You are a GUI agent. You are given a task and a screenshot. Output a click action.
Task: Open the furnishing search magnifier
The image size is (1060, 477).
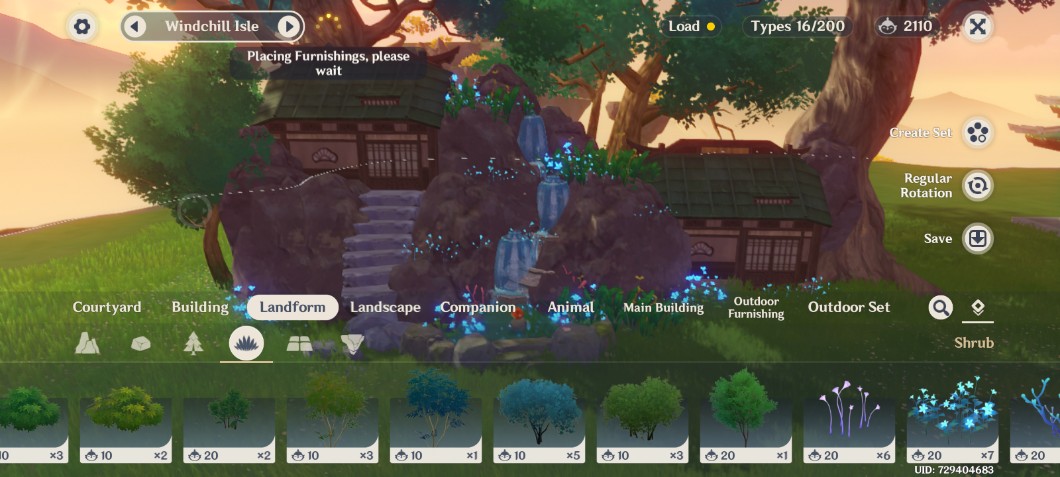[x=940, y=308]
